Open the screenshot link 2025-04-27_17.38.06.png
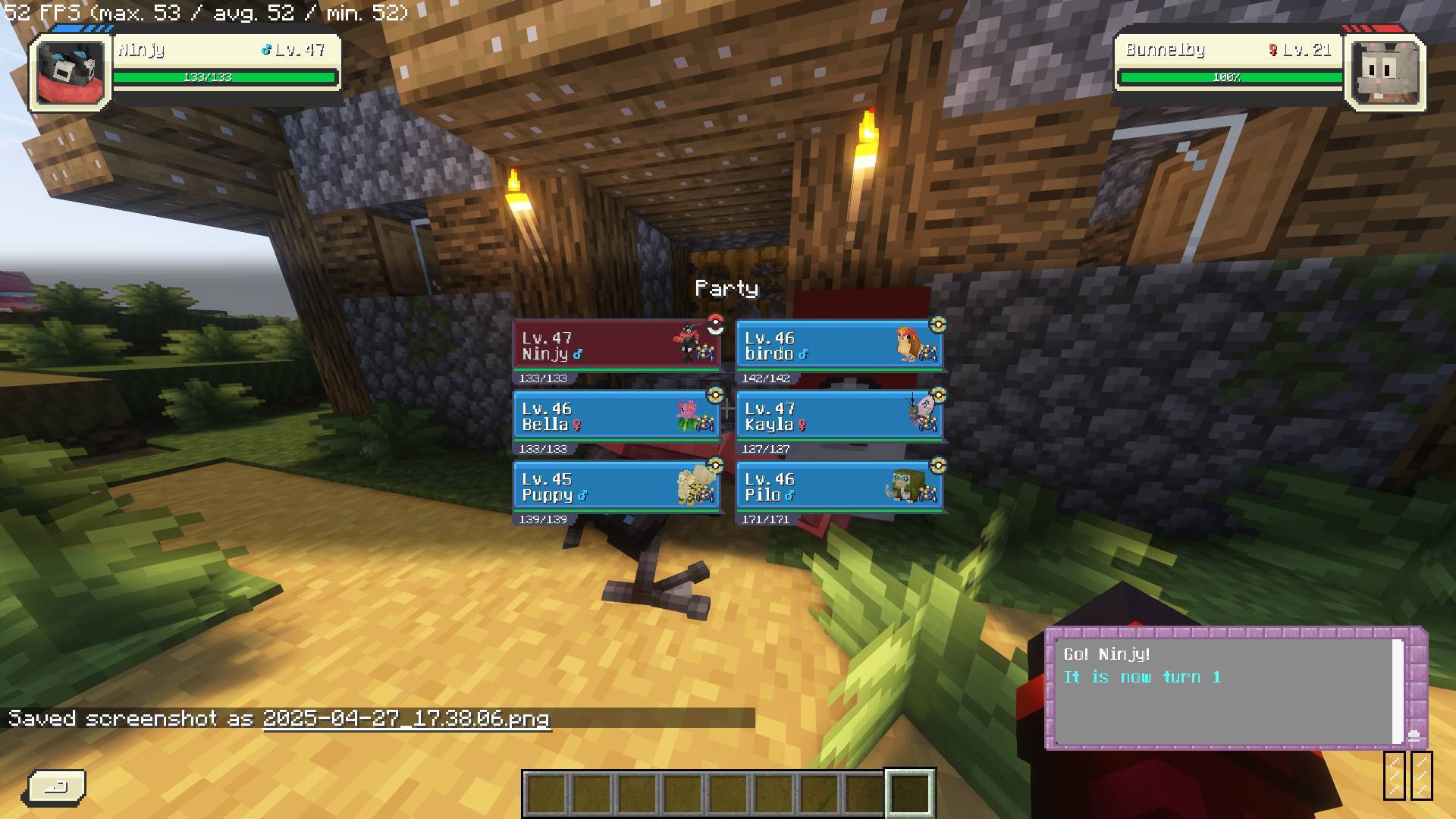Screen dimensions: 1456x819 (406, 720)
